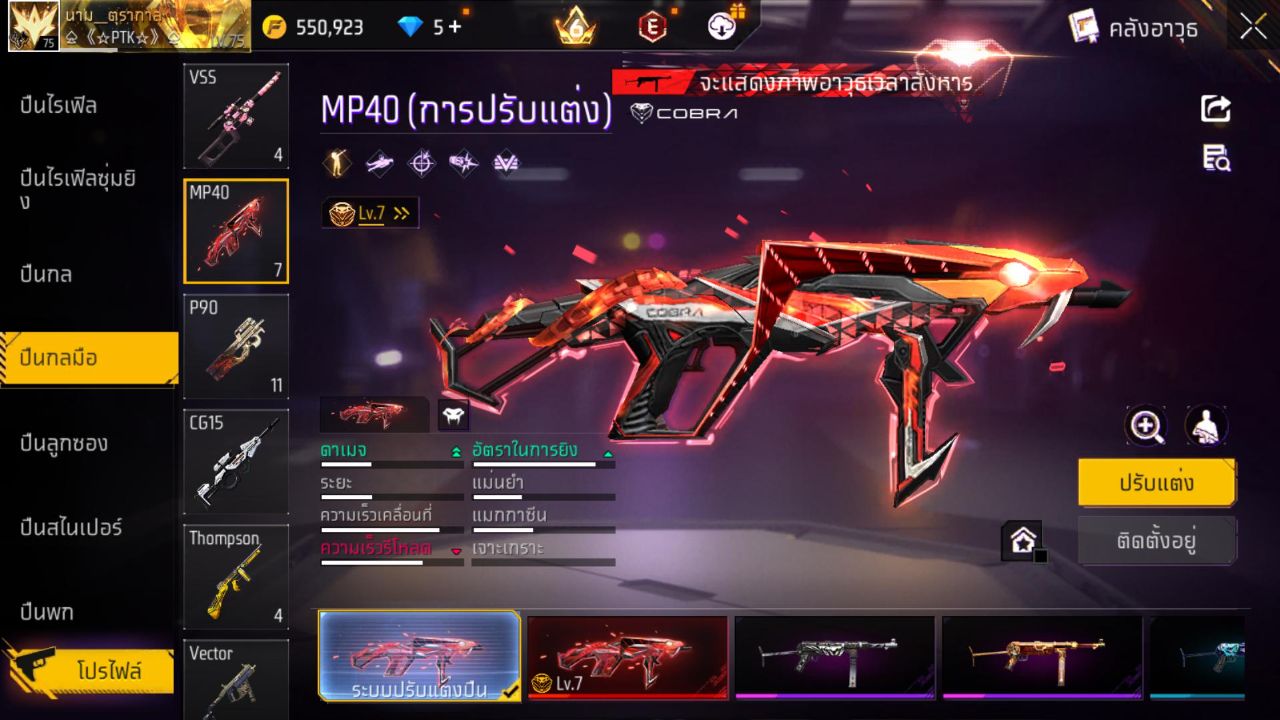
Task: Open the share icon at top right
Action: click(1214, 110)
